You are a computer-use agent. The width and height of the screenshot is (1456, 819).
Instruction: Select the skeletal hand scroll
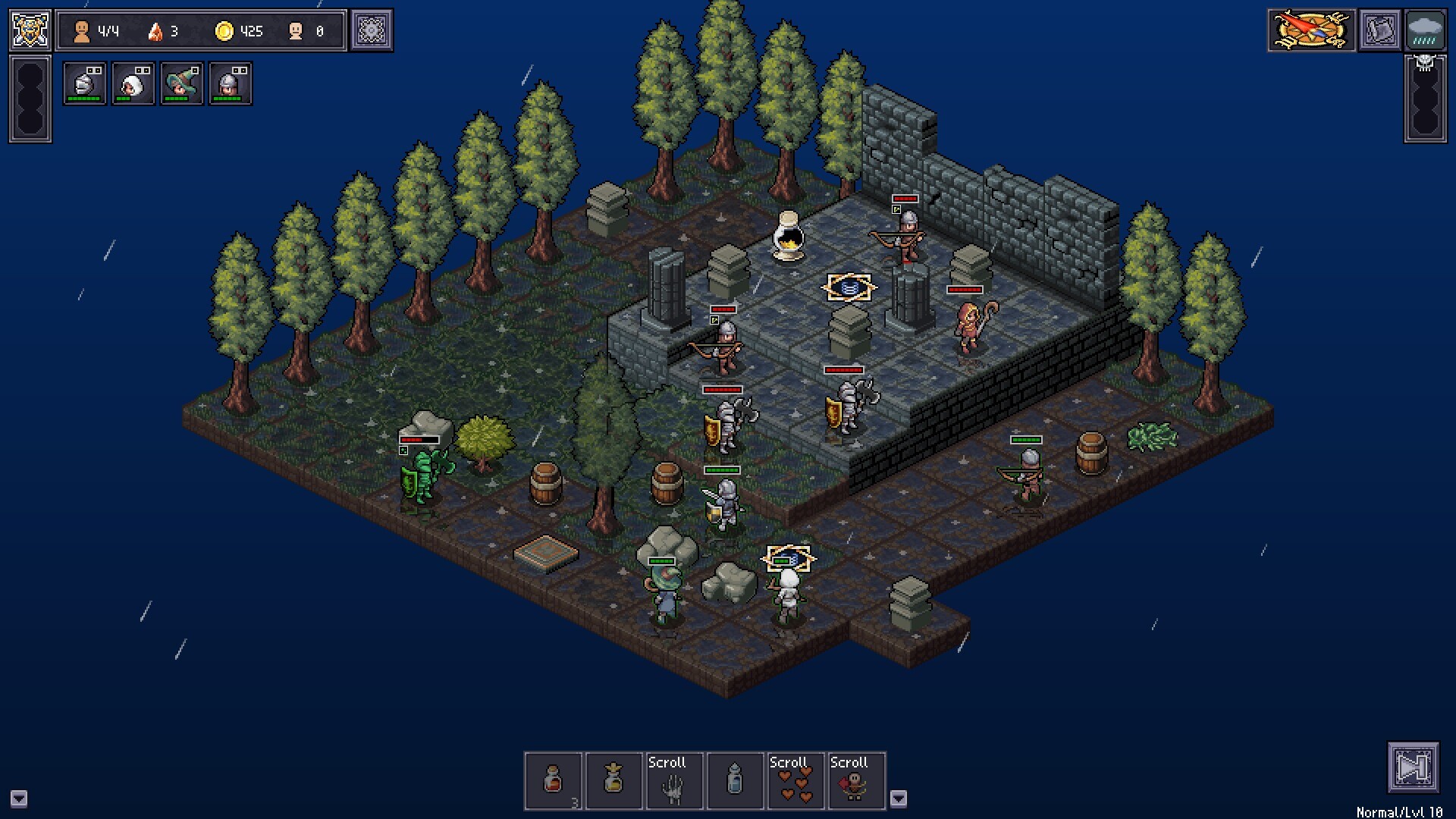click(x=674, y=781)
